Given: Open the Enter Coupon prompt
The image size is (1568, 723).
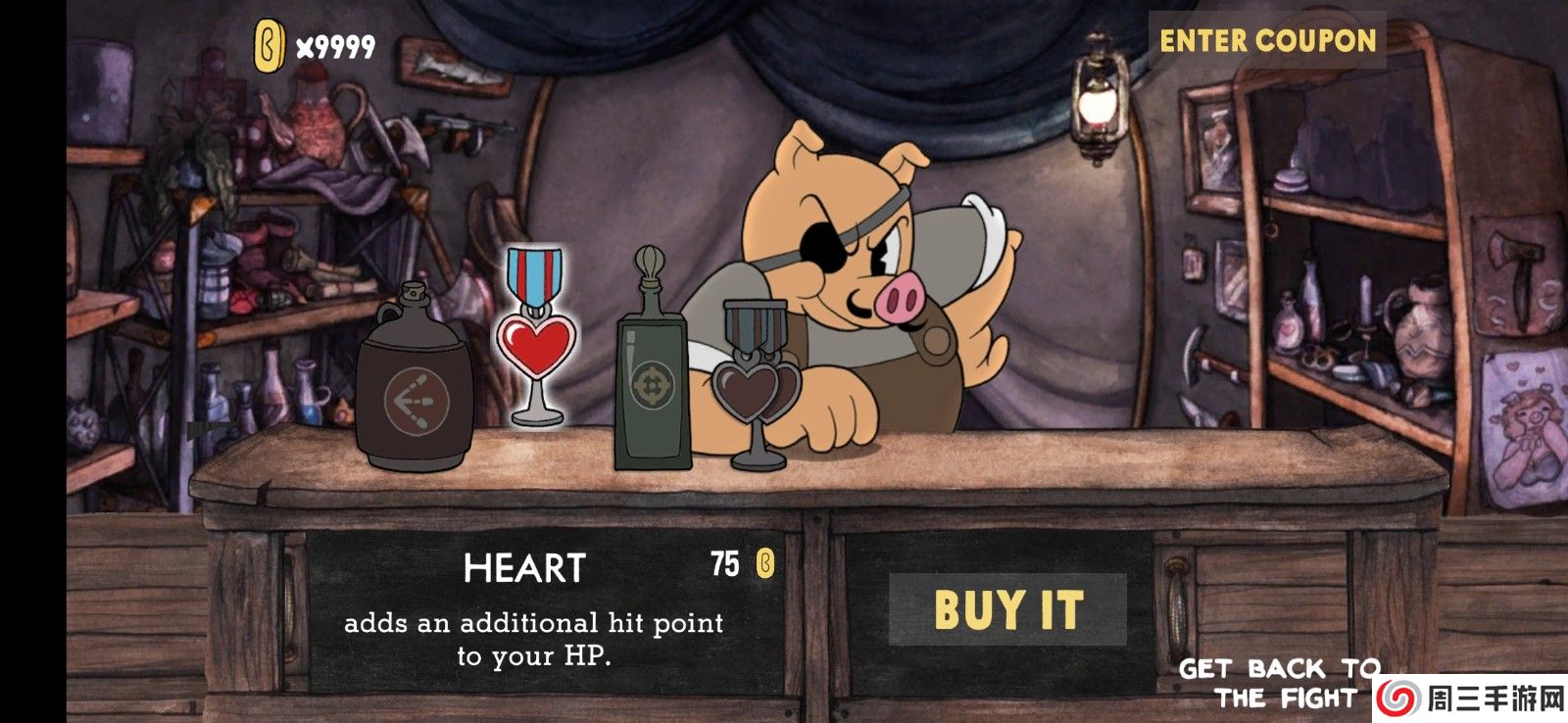Looking at the screenshot, I should (x=1267, y=41).
